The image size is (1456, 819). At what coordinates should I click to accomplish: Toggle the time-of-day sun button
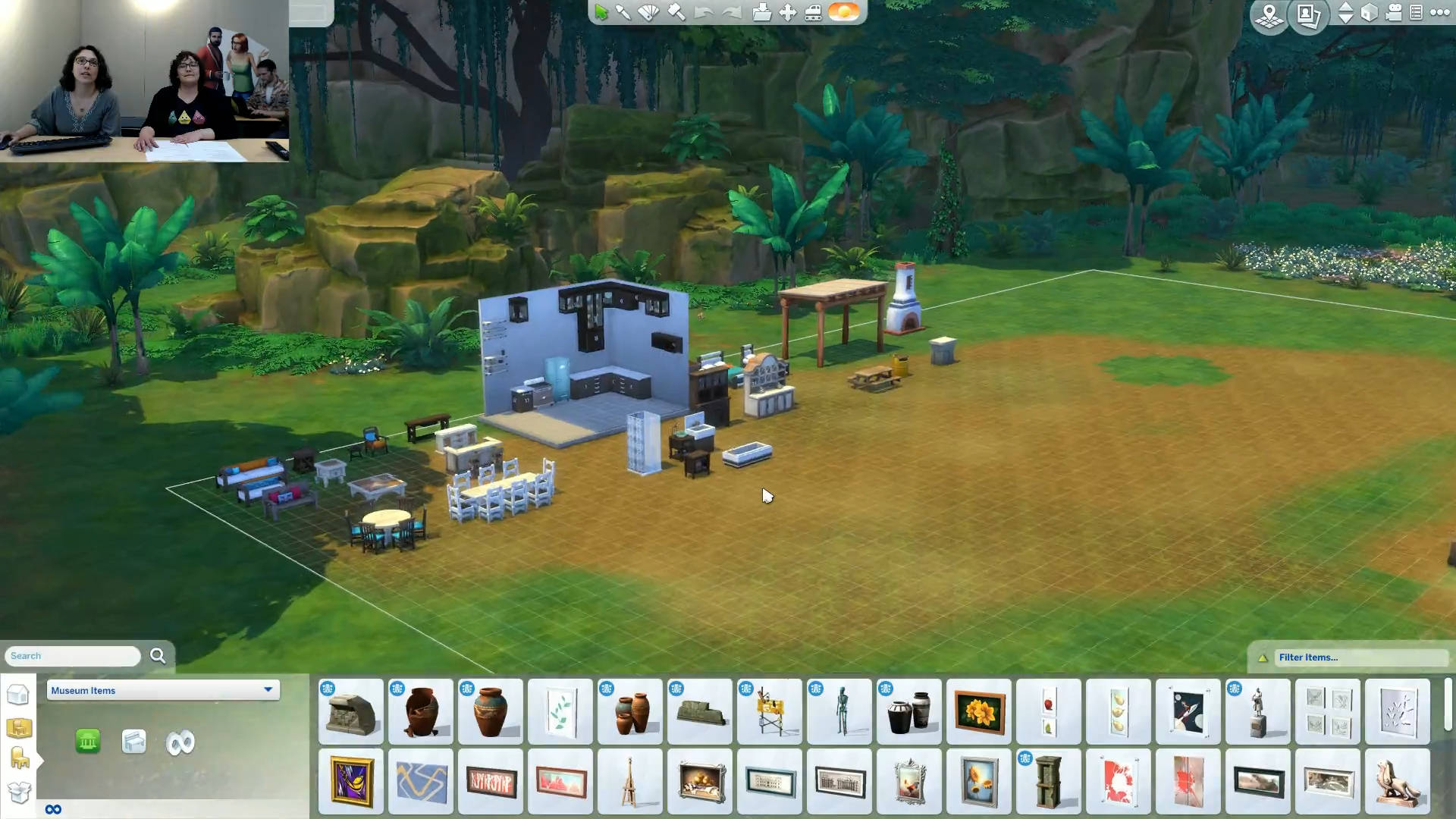pos(844,12)
